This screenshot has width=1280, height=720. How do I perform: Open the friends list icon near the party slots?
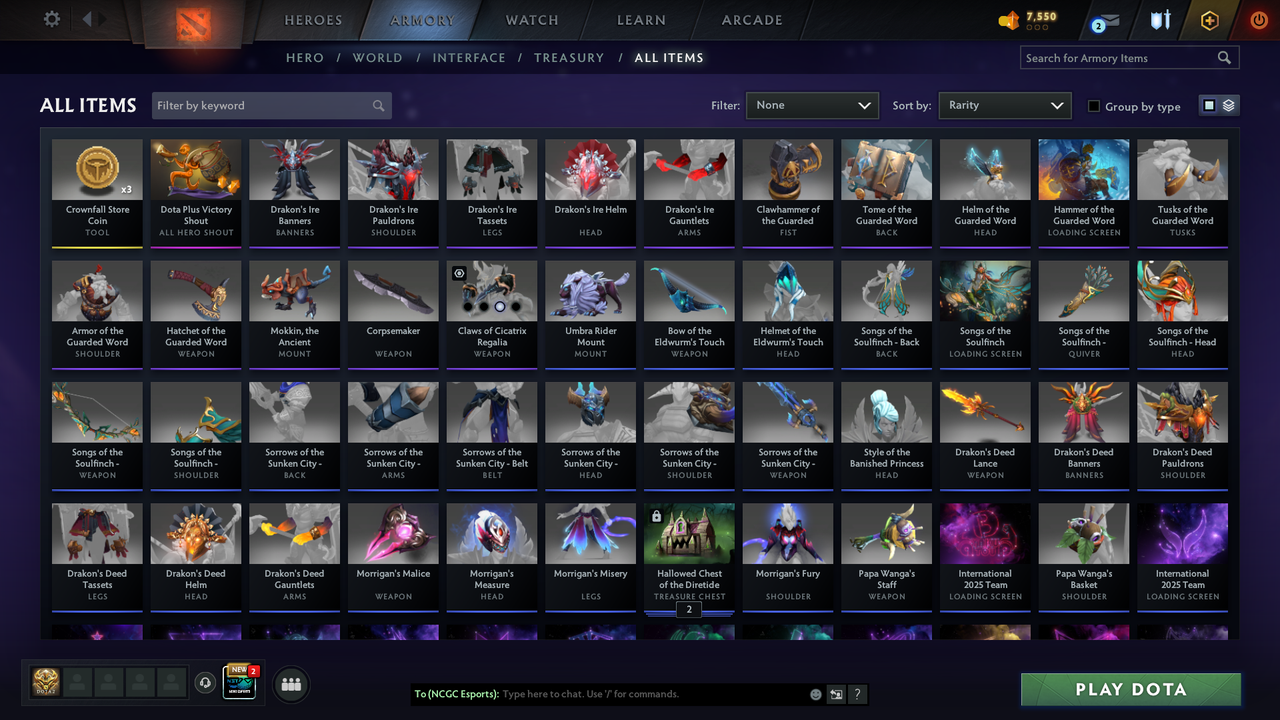coord(289,684)
